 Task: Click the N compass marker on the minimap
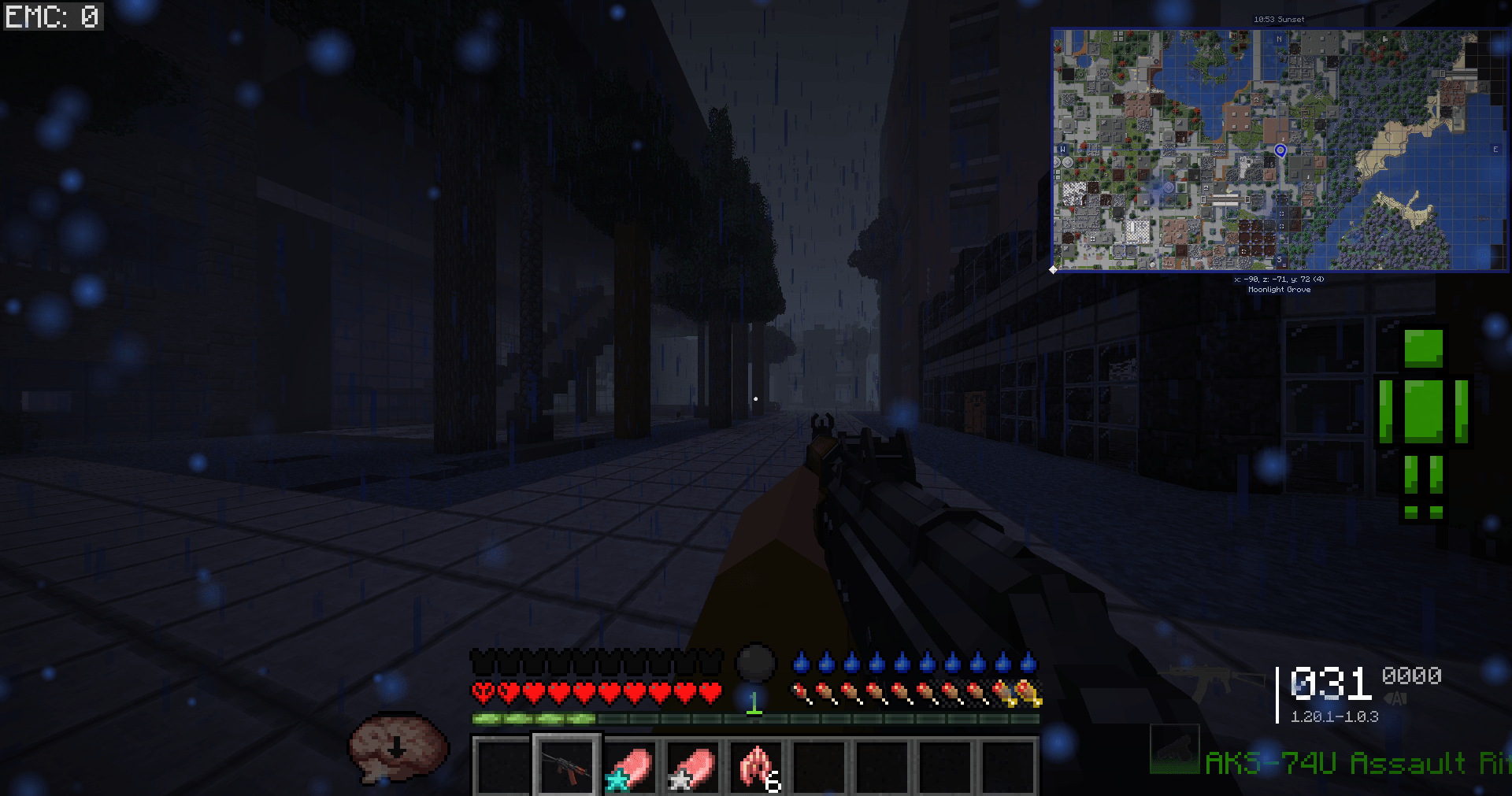pos(1279,39)
